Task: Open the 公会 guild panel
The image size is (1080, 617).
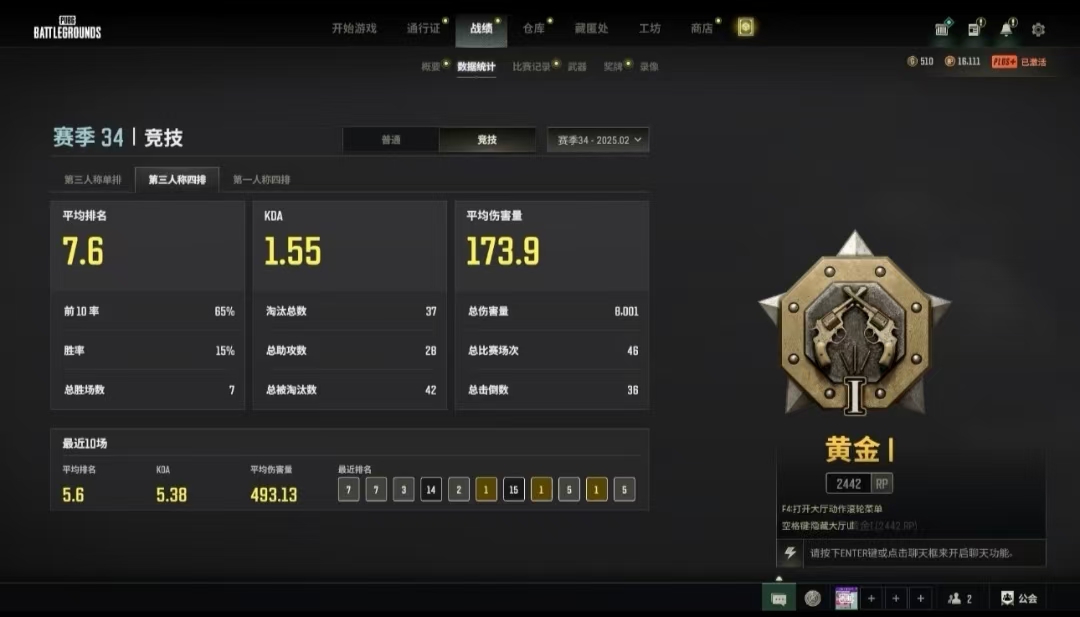Action: coord(1019,598)
